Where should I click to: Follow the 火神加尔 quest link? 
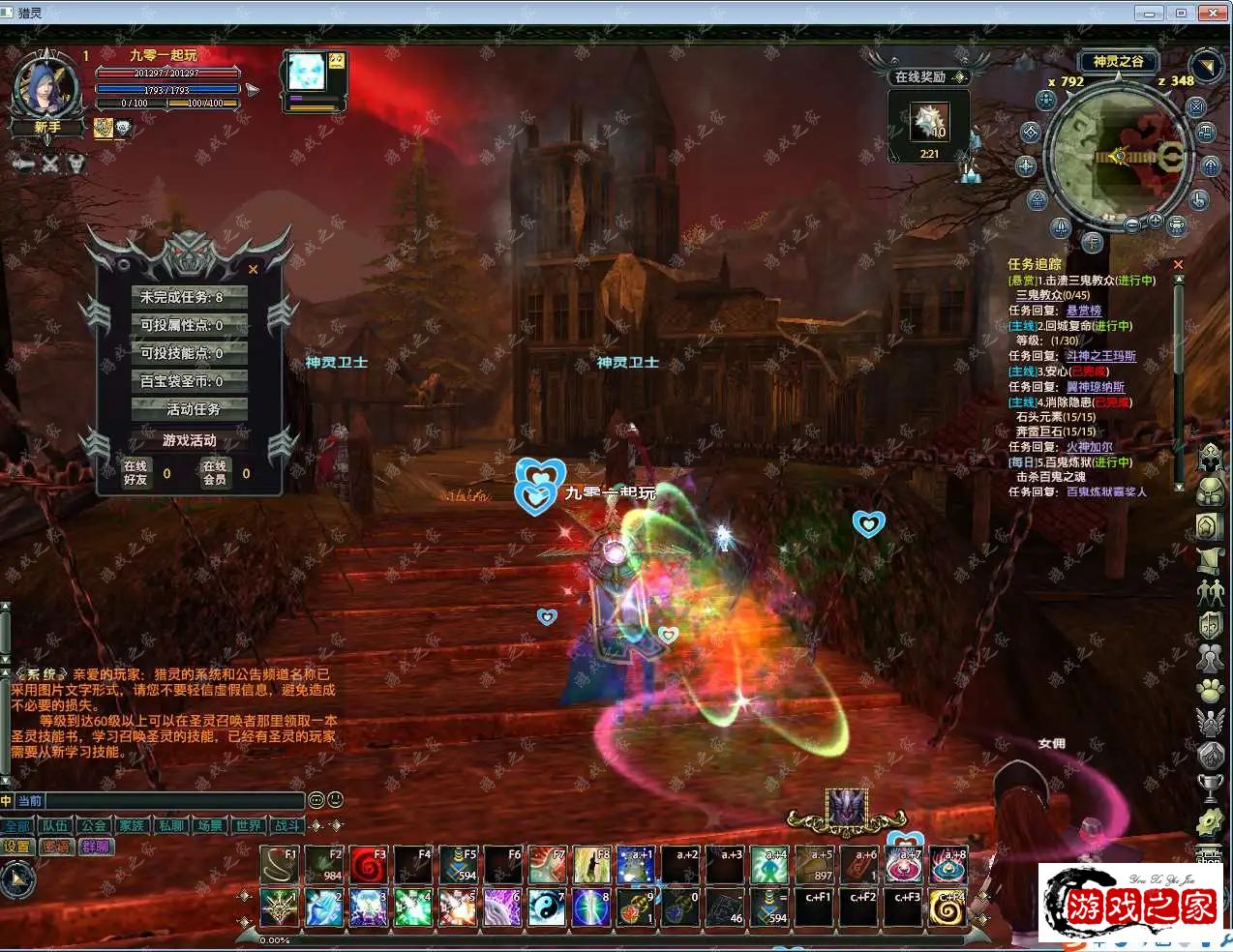click(1090, 447)
